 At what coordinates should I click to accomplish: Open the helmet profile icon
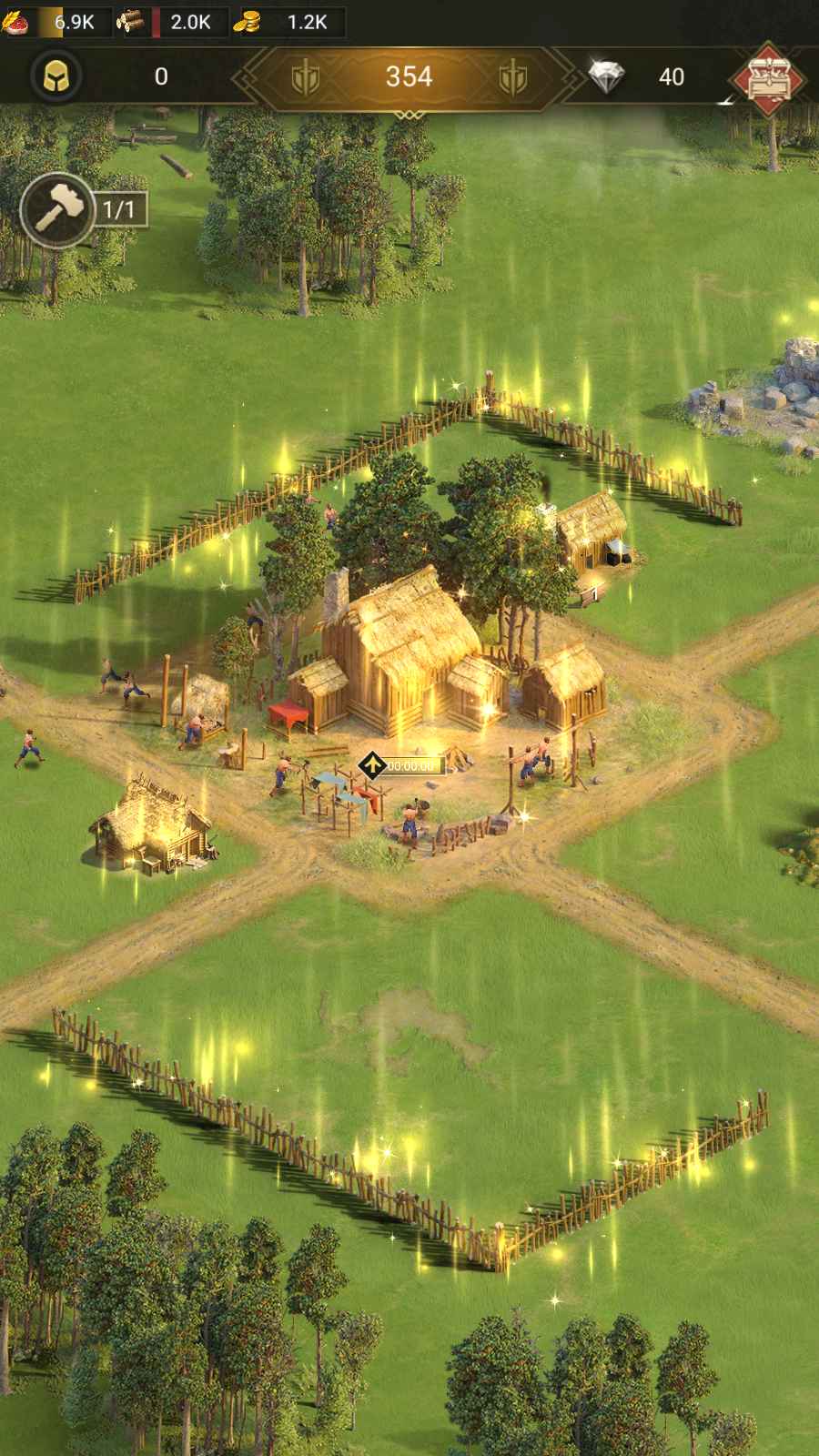(x=56, y=76)
